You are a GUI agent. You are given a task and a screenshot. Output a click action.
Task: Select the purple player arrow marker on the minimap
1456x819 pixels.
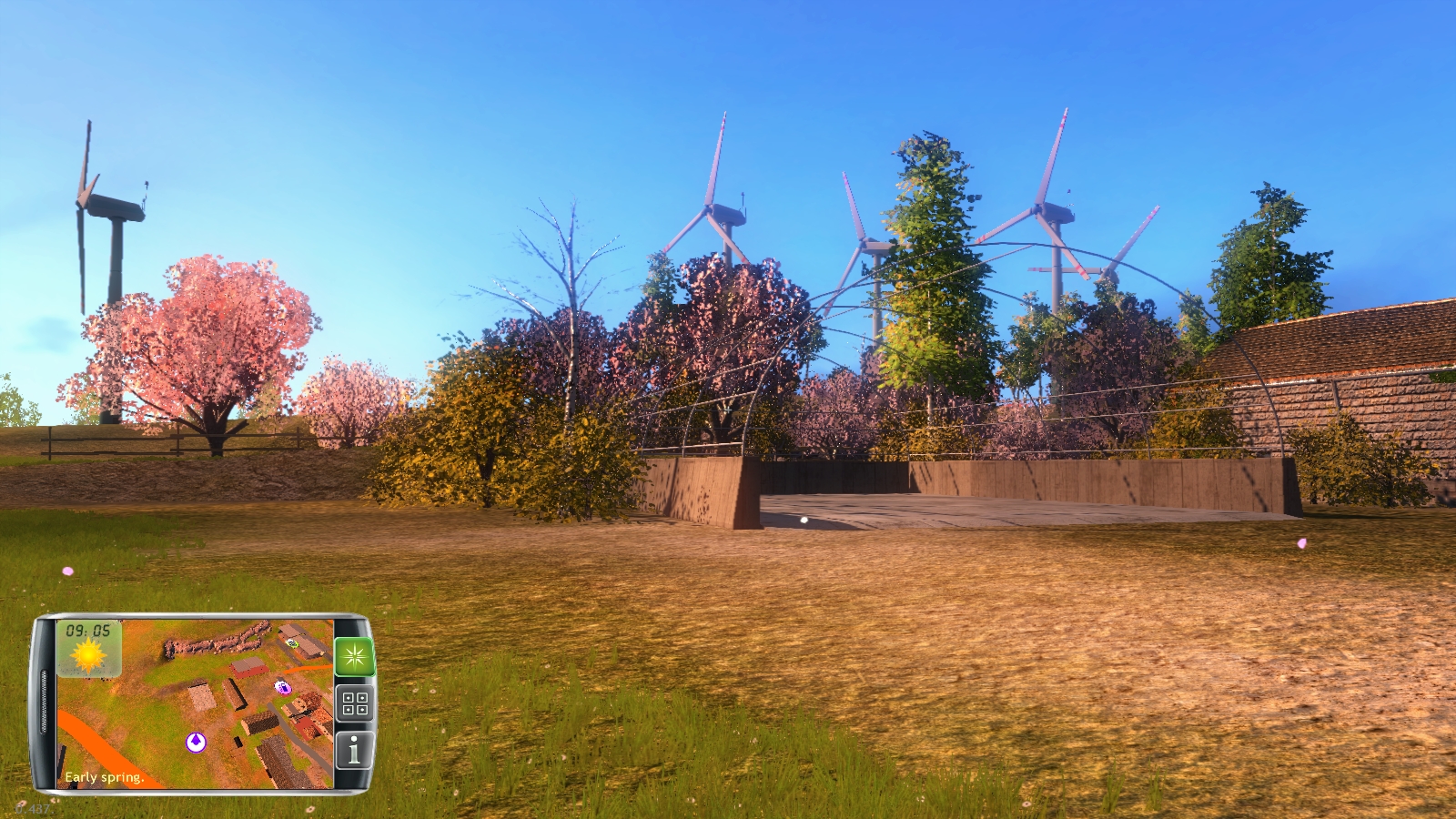pos(196,742)
